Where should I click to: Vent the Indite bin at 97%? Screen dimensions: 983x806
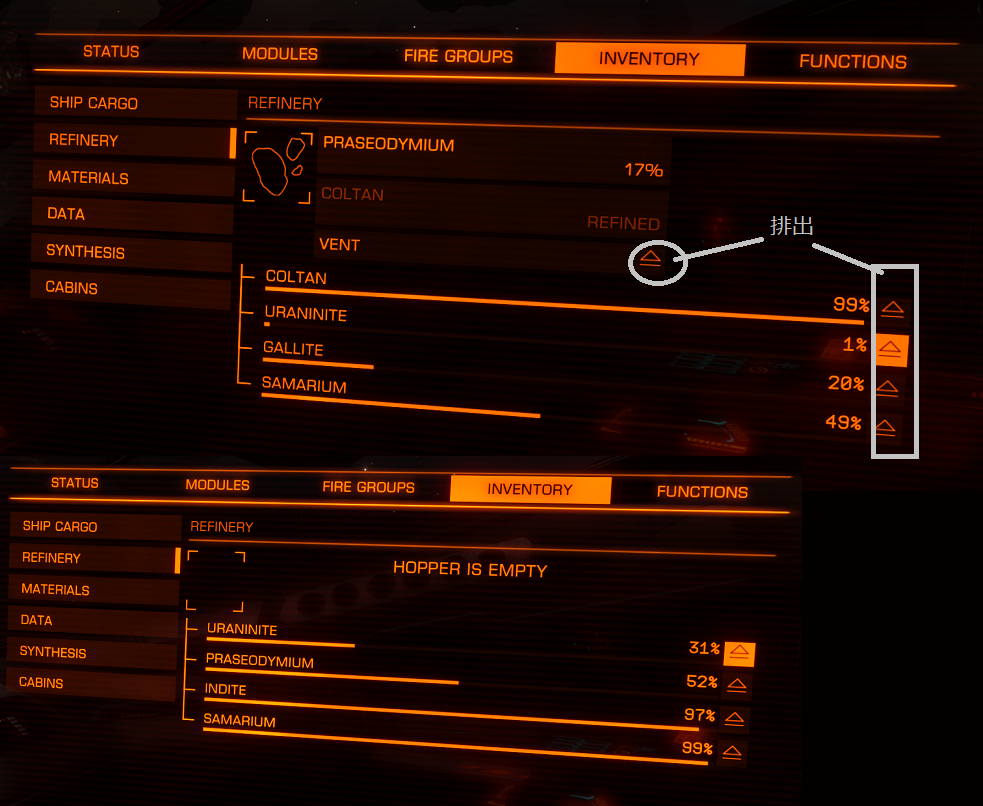734,719
